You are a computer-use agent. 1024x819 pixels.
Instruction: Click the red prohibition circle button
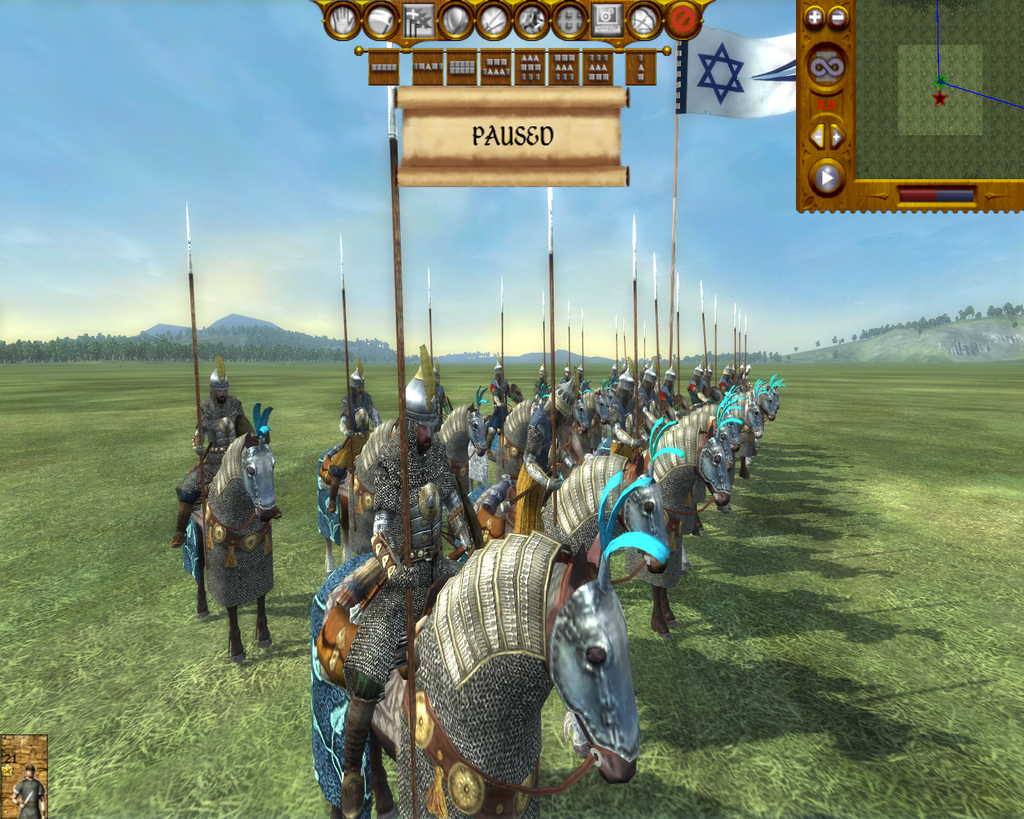pyautogui.click(x=683, y=20)
